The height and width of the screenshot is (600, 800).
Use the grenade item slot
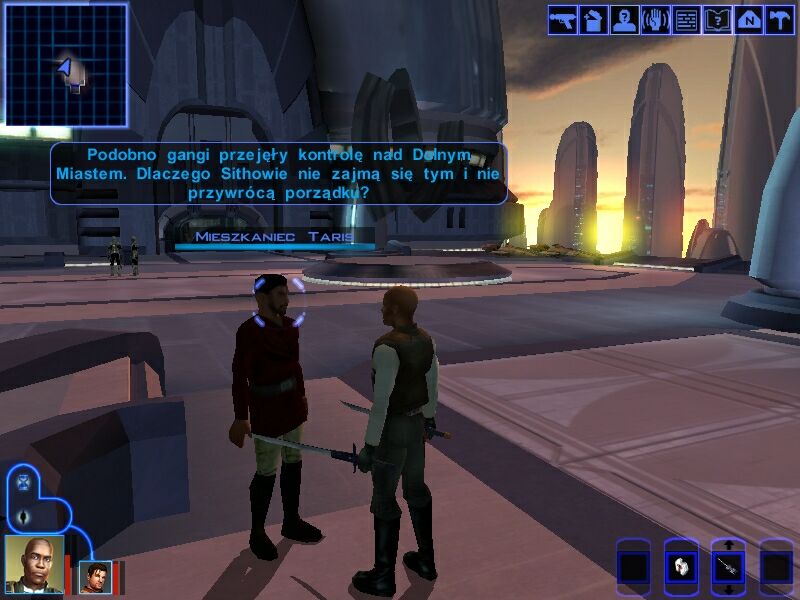click(x=728, y=568)
